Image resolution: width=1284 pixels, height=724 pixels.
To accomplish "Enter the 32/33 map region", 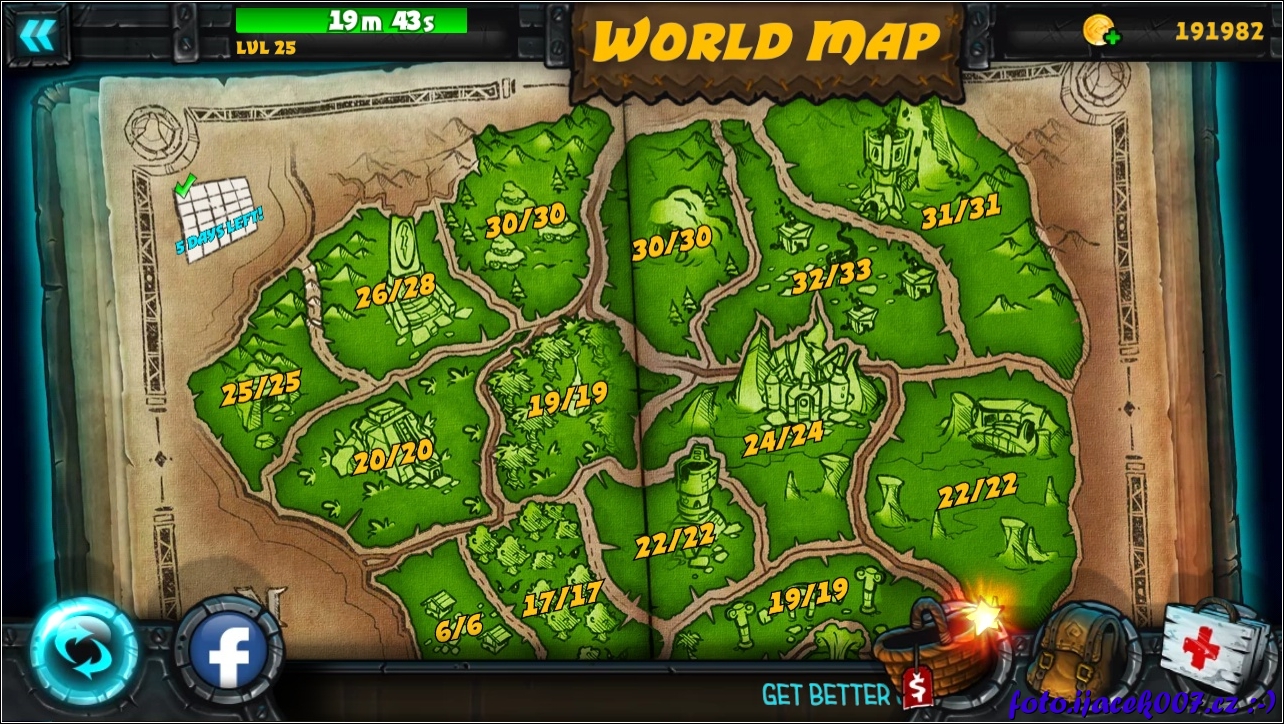I will click(x=832, y=277).
